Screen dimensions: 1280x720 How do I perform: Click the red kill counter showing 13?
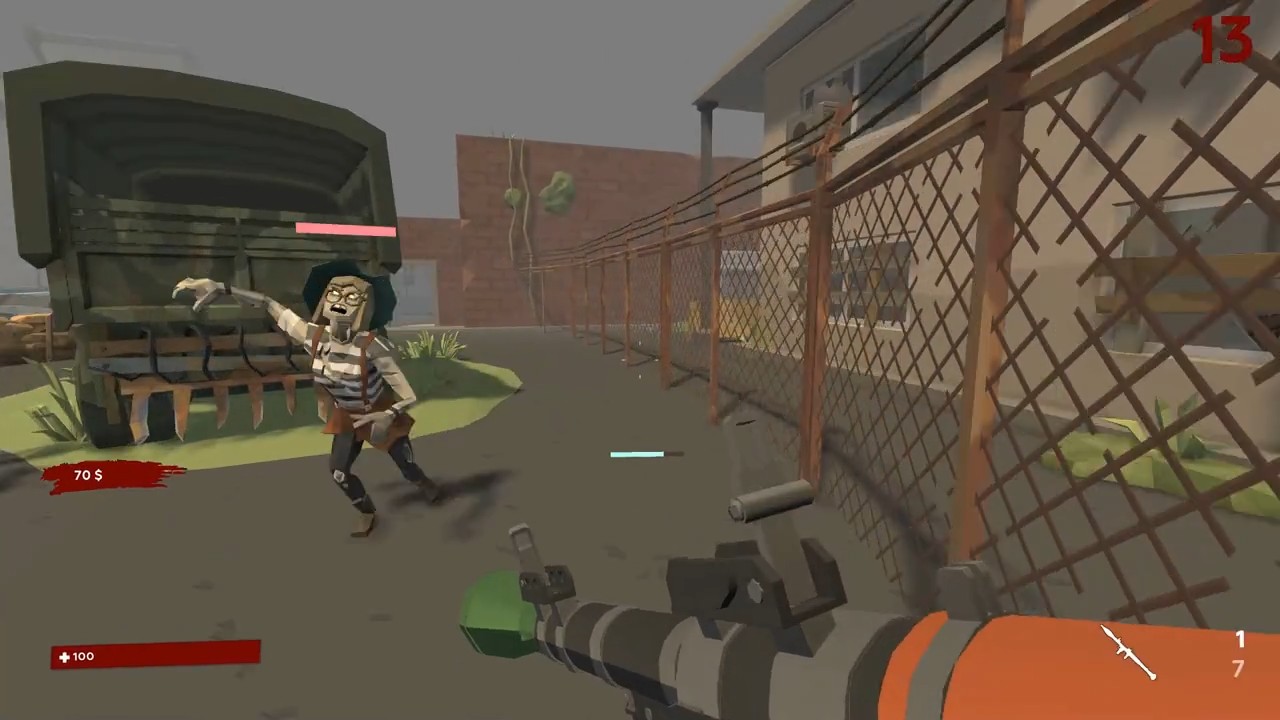[x=1222, y=40]
